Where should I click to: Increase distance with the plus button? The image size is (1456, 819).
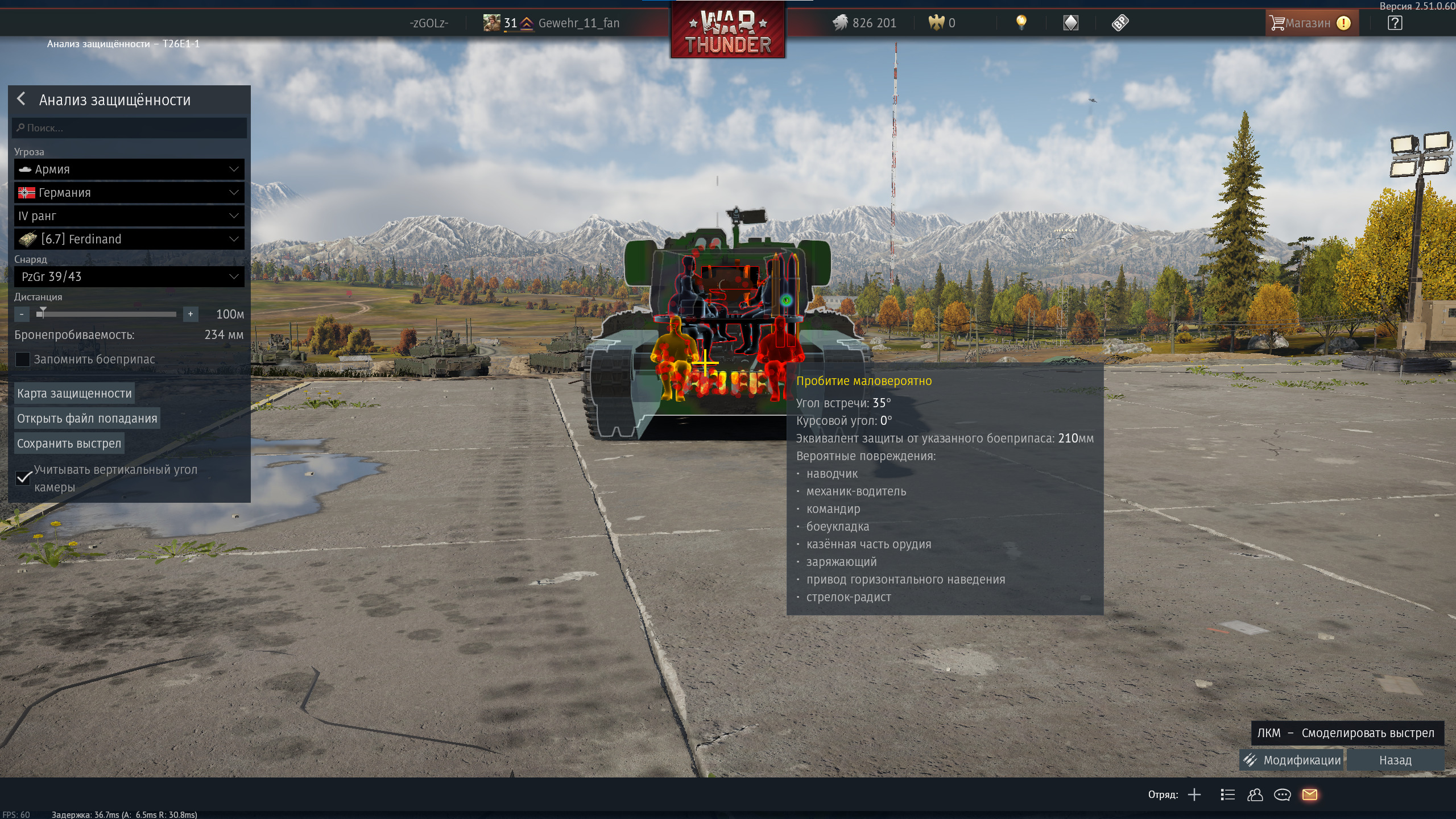191,314
